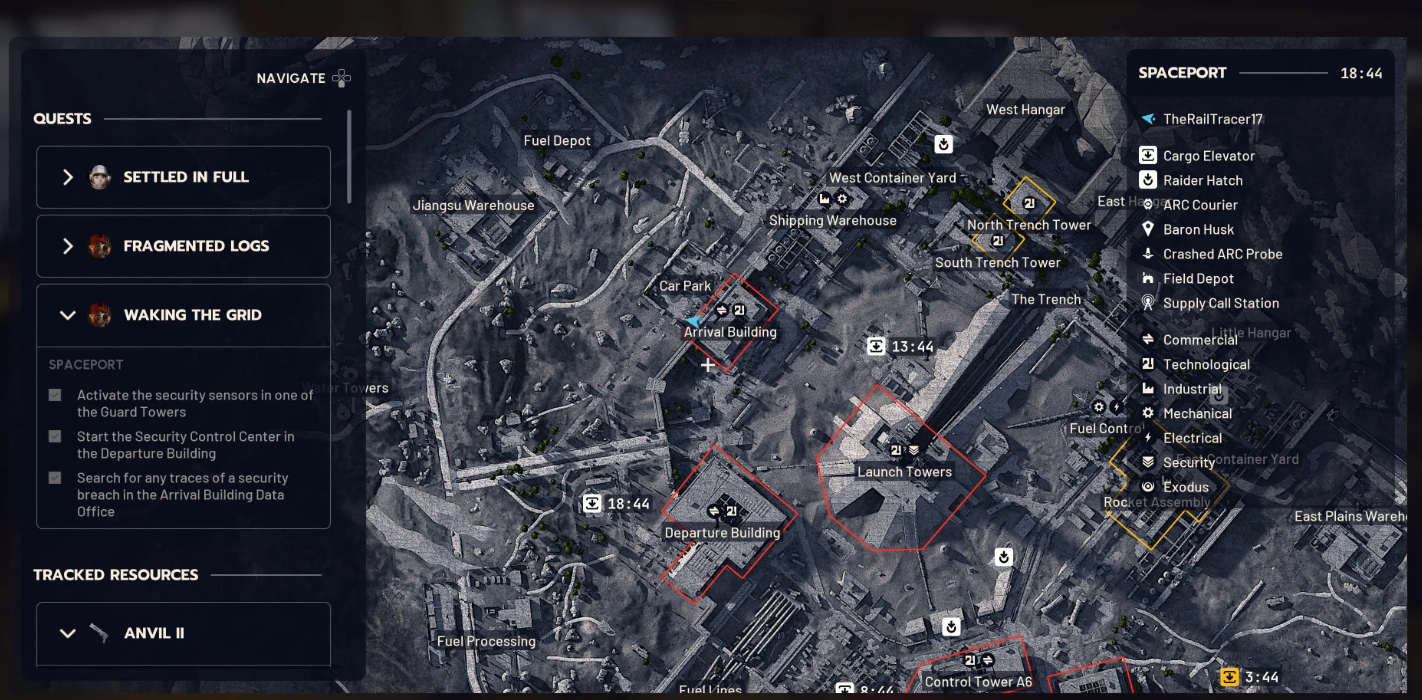Locate TheRailTracer17 from the legend
The height and width of the screenshot is (700, 1422).
point(1212,119)
